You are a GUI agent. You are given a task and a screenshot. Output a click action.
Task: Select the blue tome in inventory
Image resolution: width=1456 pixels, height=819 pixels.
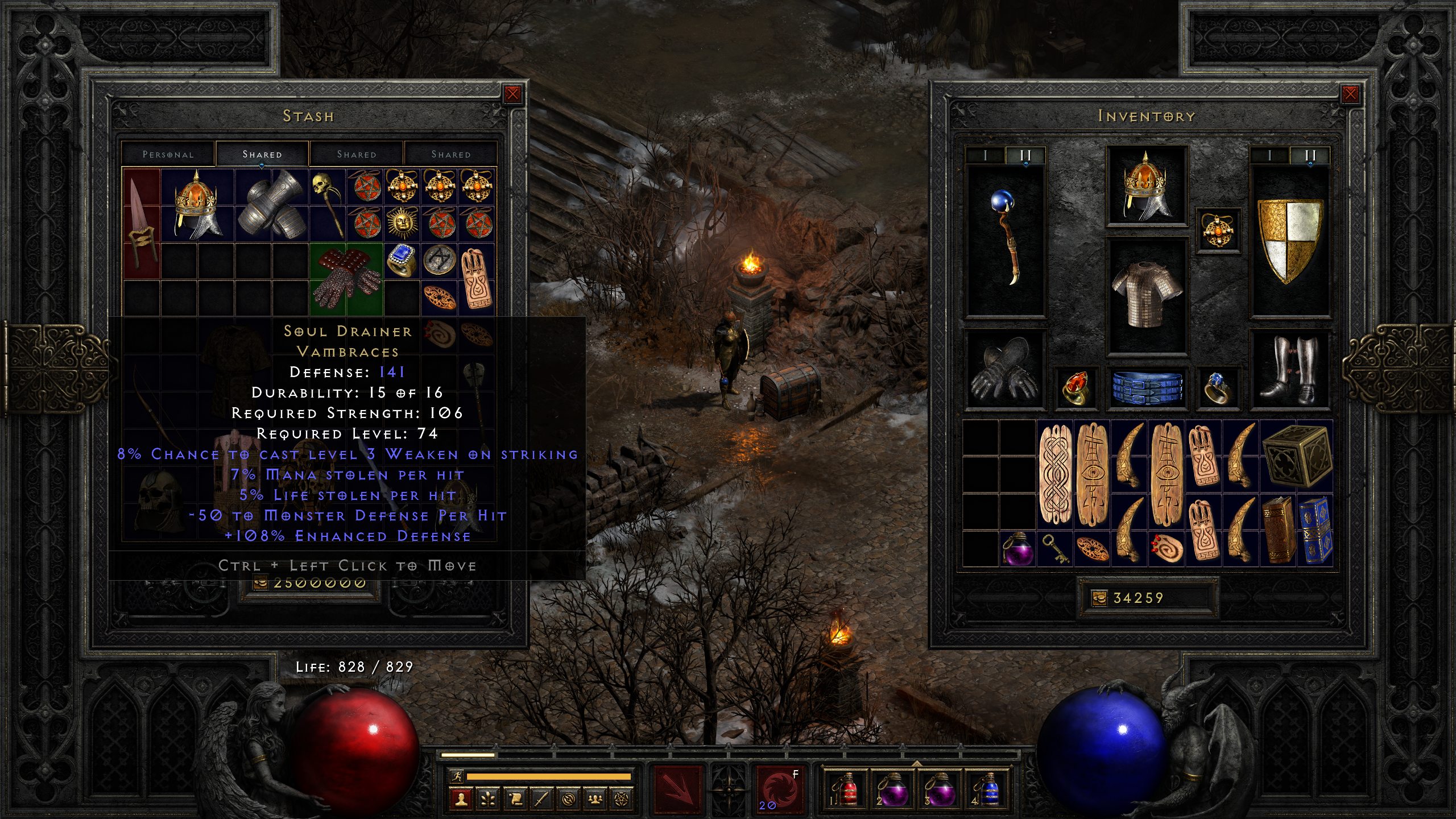1315,530
